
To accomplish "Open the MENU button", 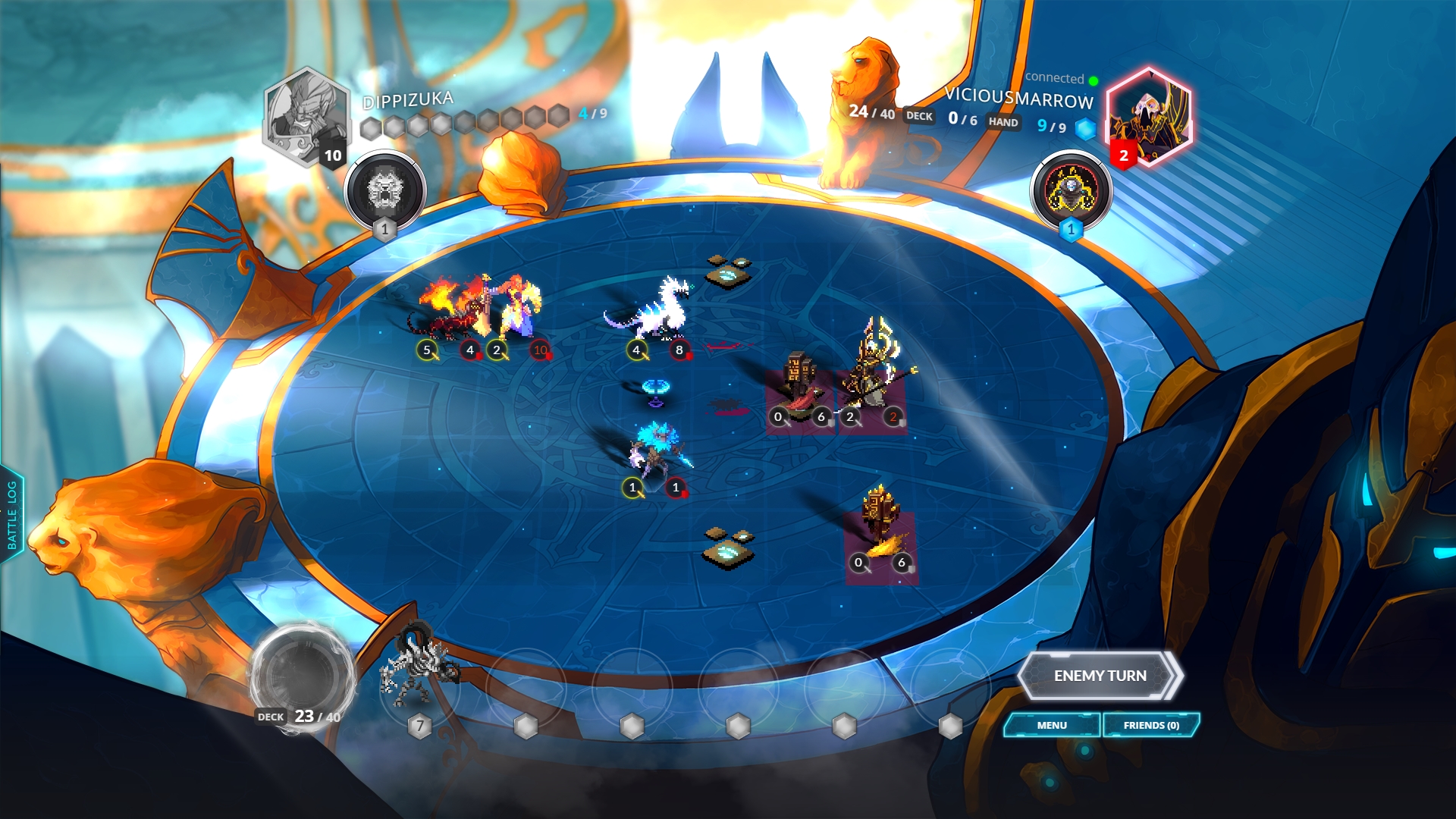I will [1052, 725].
